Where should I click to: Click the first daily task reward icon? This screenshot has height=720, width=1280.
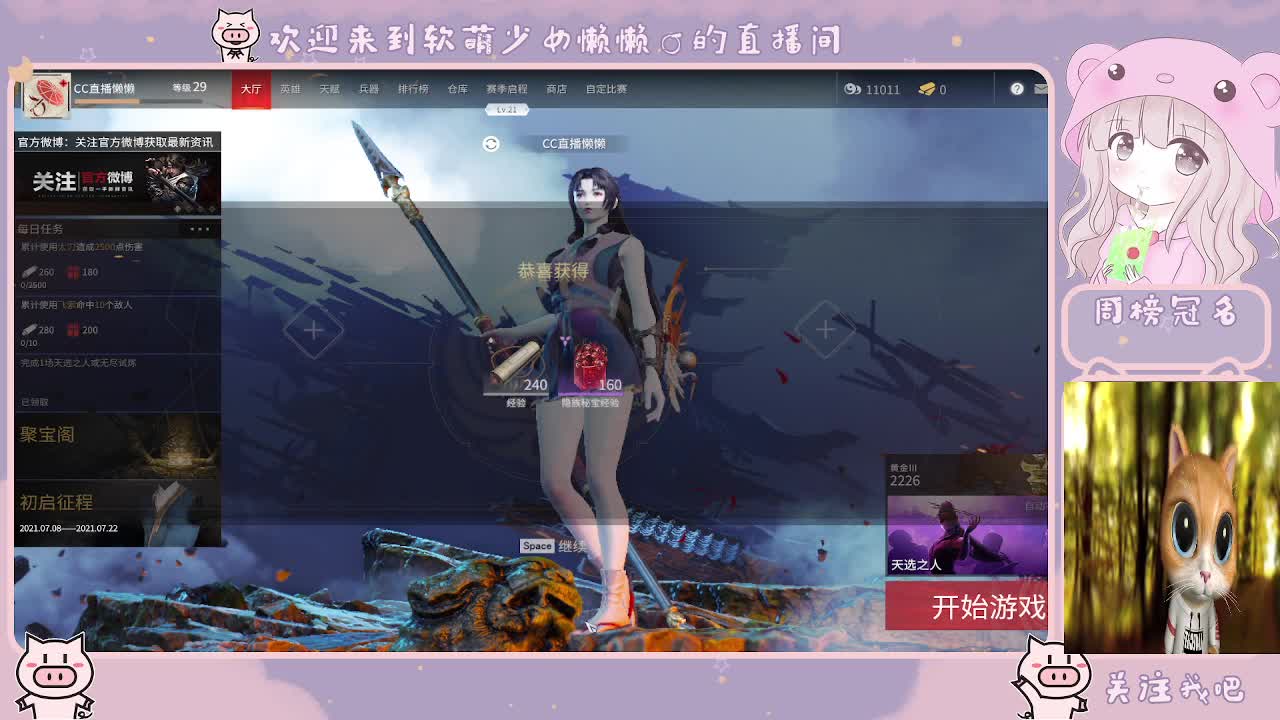coord(30,272)
